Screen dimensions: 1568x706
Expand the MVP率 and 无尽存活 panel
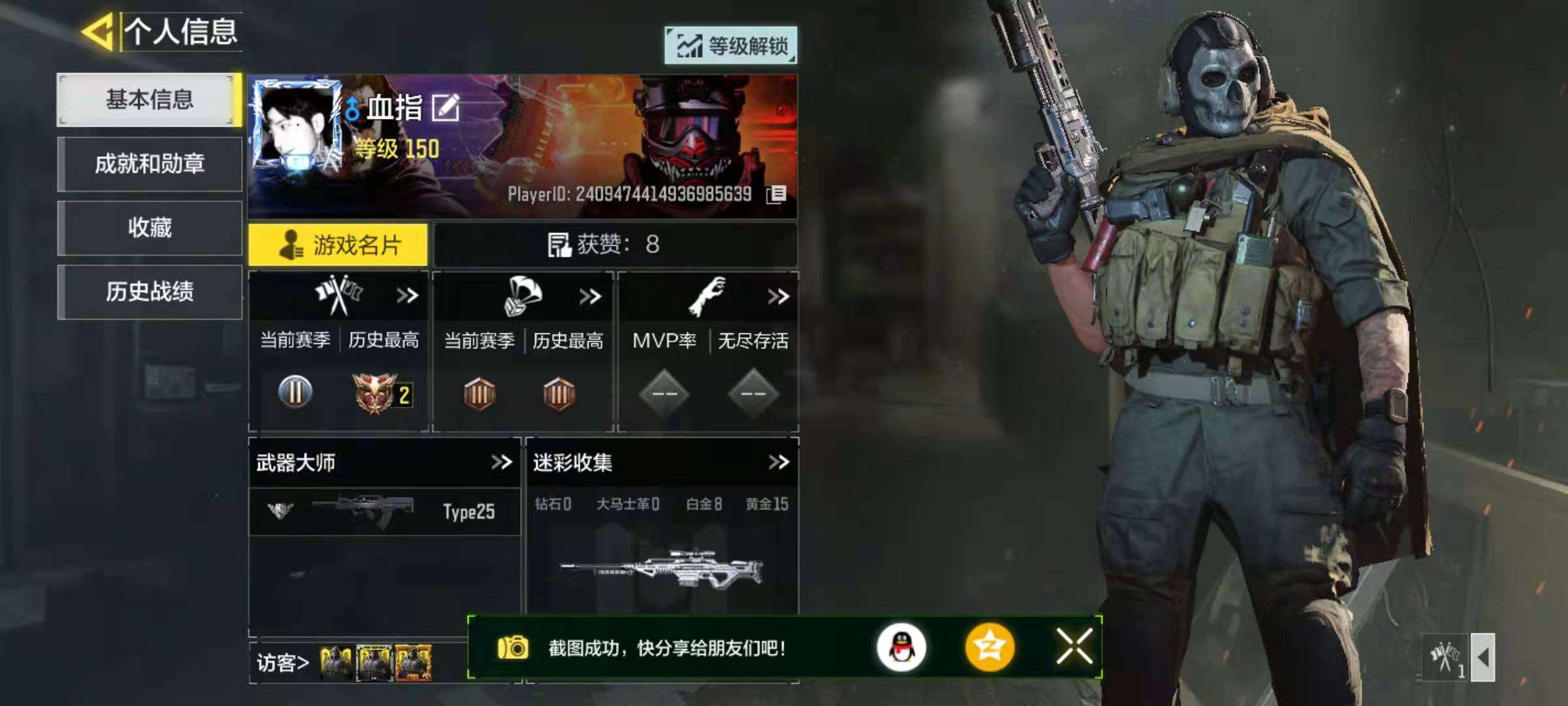click(777, 295)
